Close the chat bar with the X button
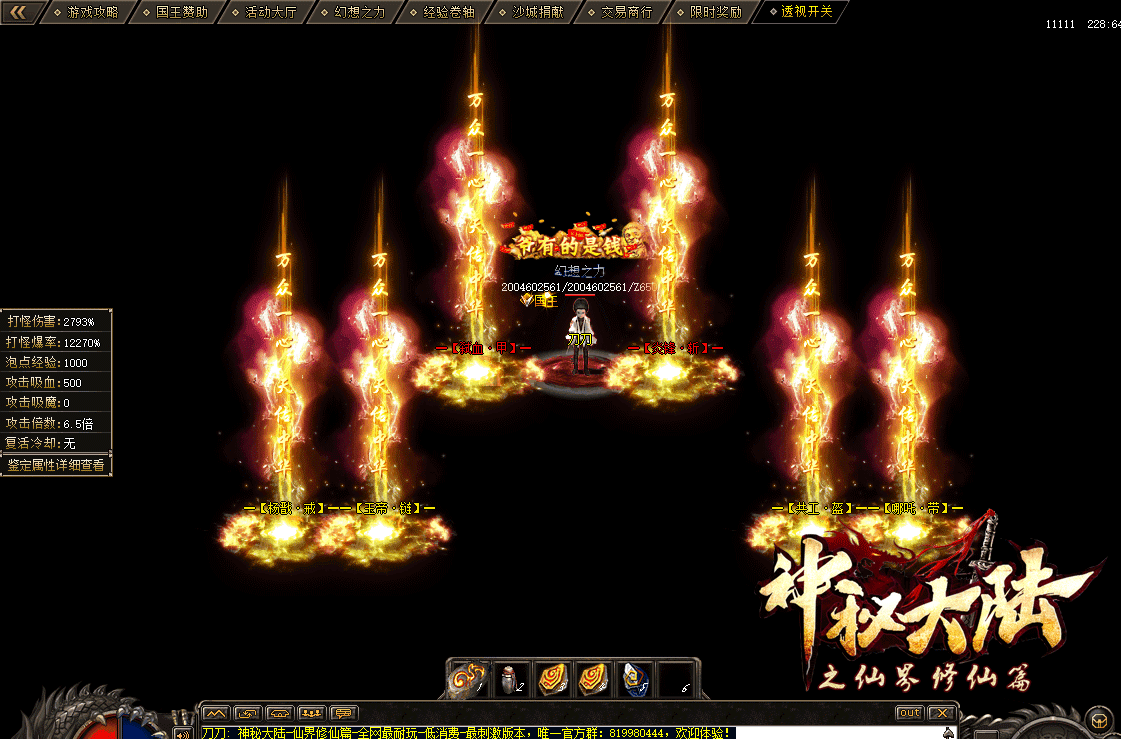This screenshot has width=1121, height=739. click(941, 713)
